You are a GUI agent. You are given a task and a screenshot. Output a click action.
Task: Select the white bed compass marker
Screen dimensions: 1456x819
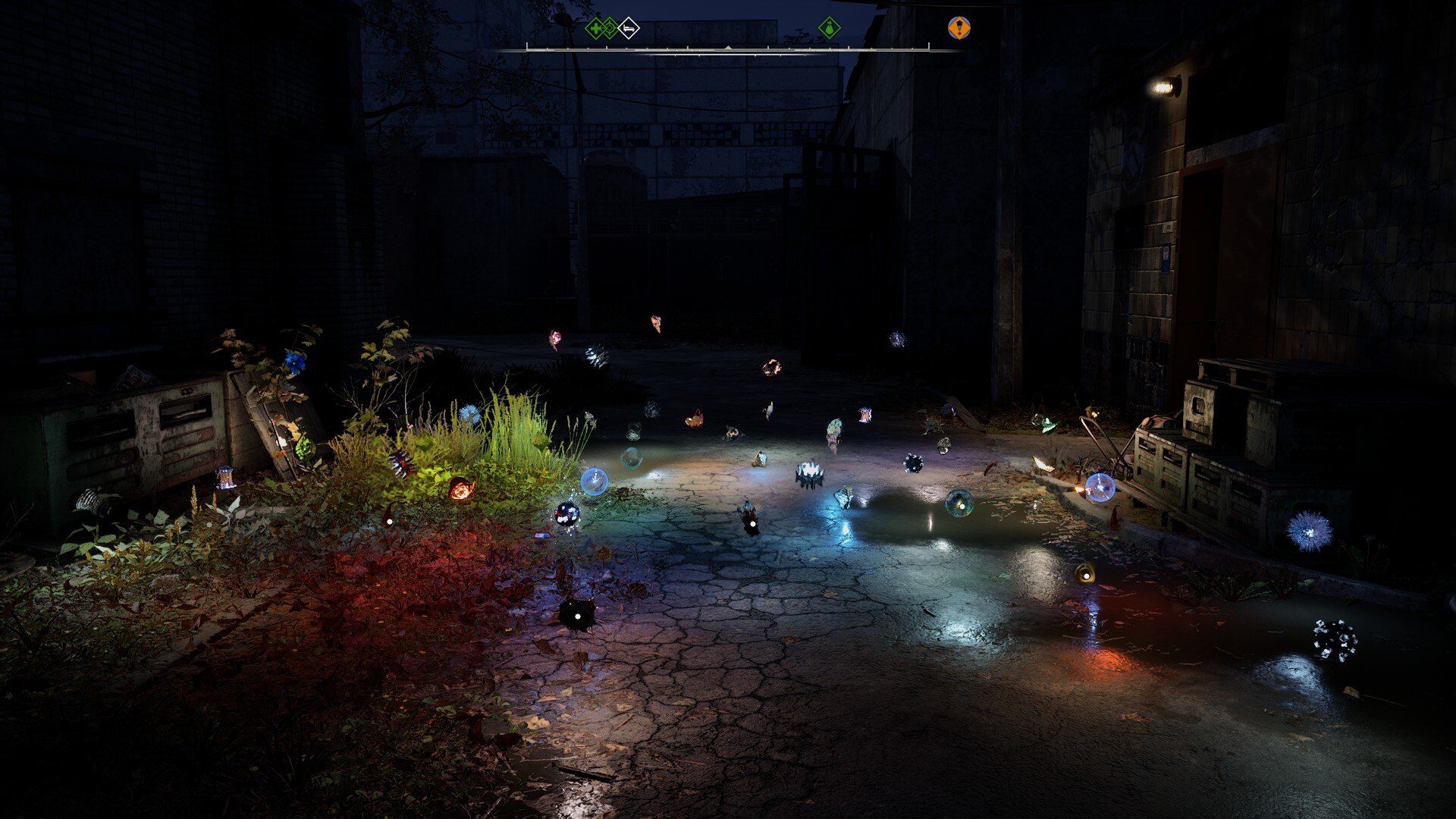click(629, 29)
